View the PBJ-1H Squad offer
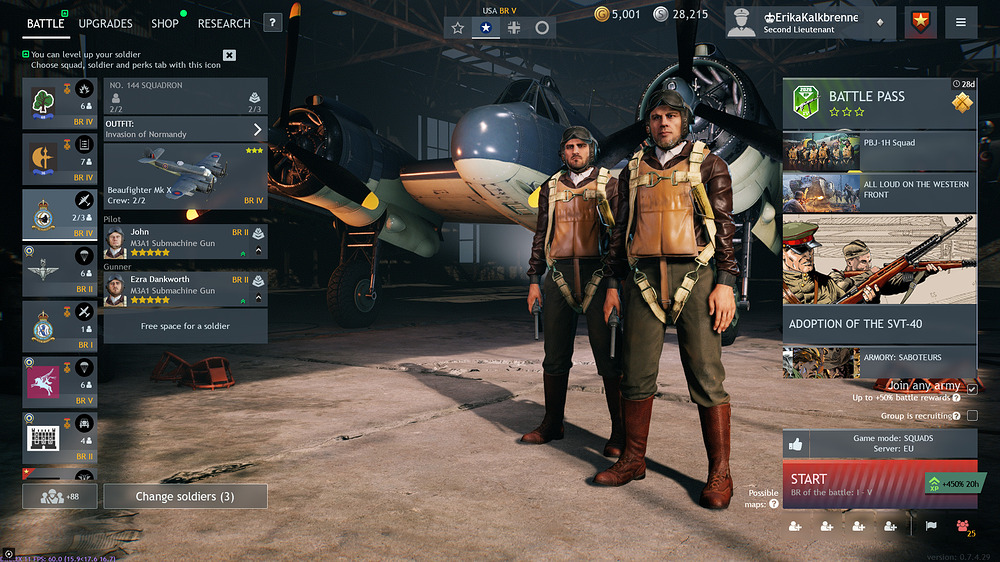This screenshot has height=562, width=1000. click(879, 151)
